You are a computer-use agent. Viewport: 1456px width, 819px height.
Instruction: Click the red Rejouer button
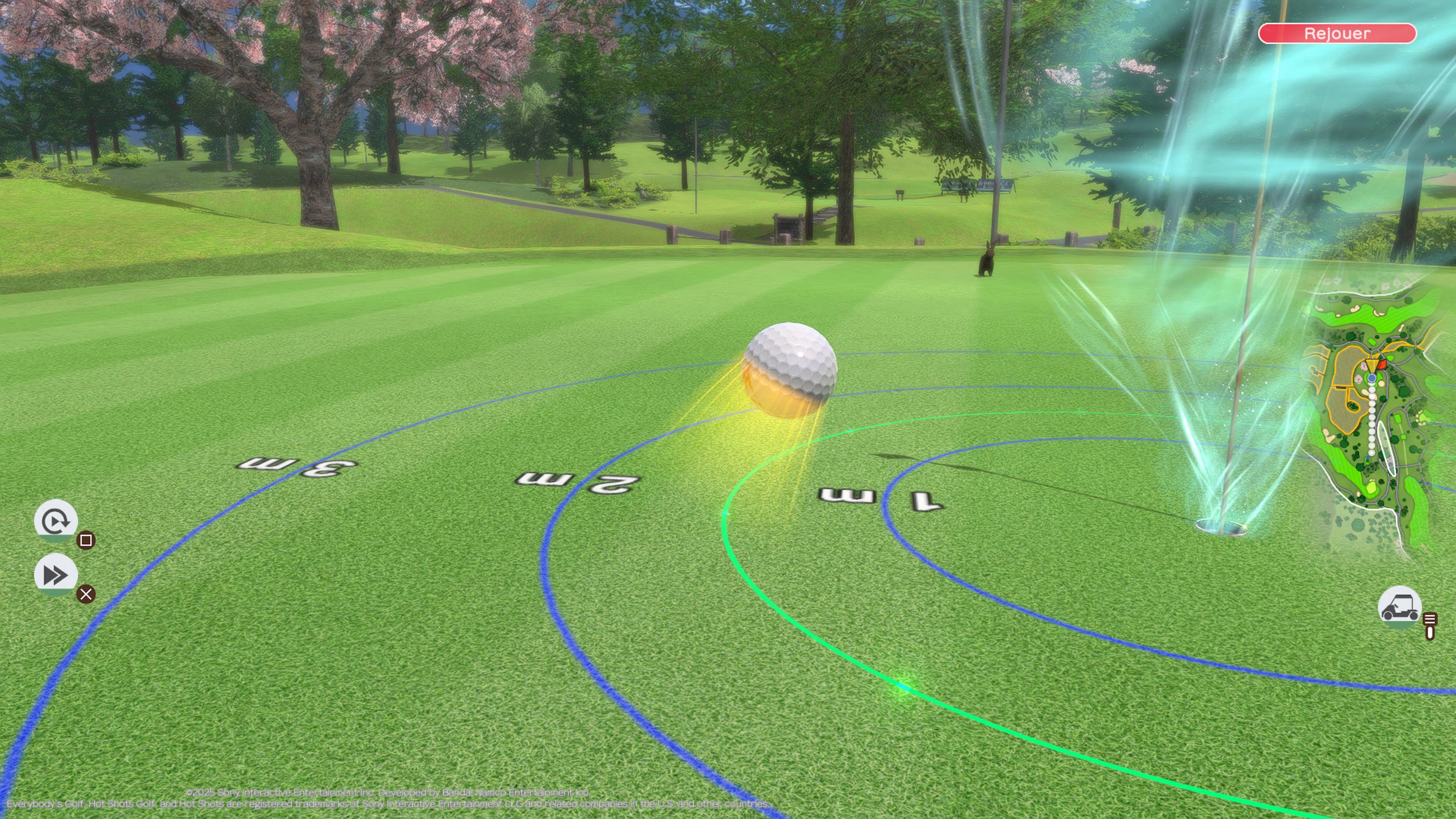(1337, 33)
